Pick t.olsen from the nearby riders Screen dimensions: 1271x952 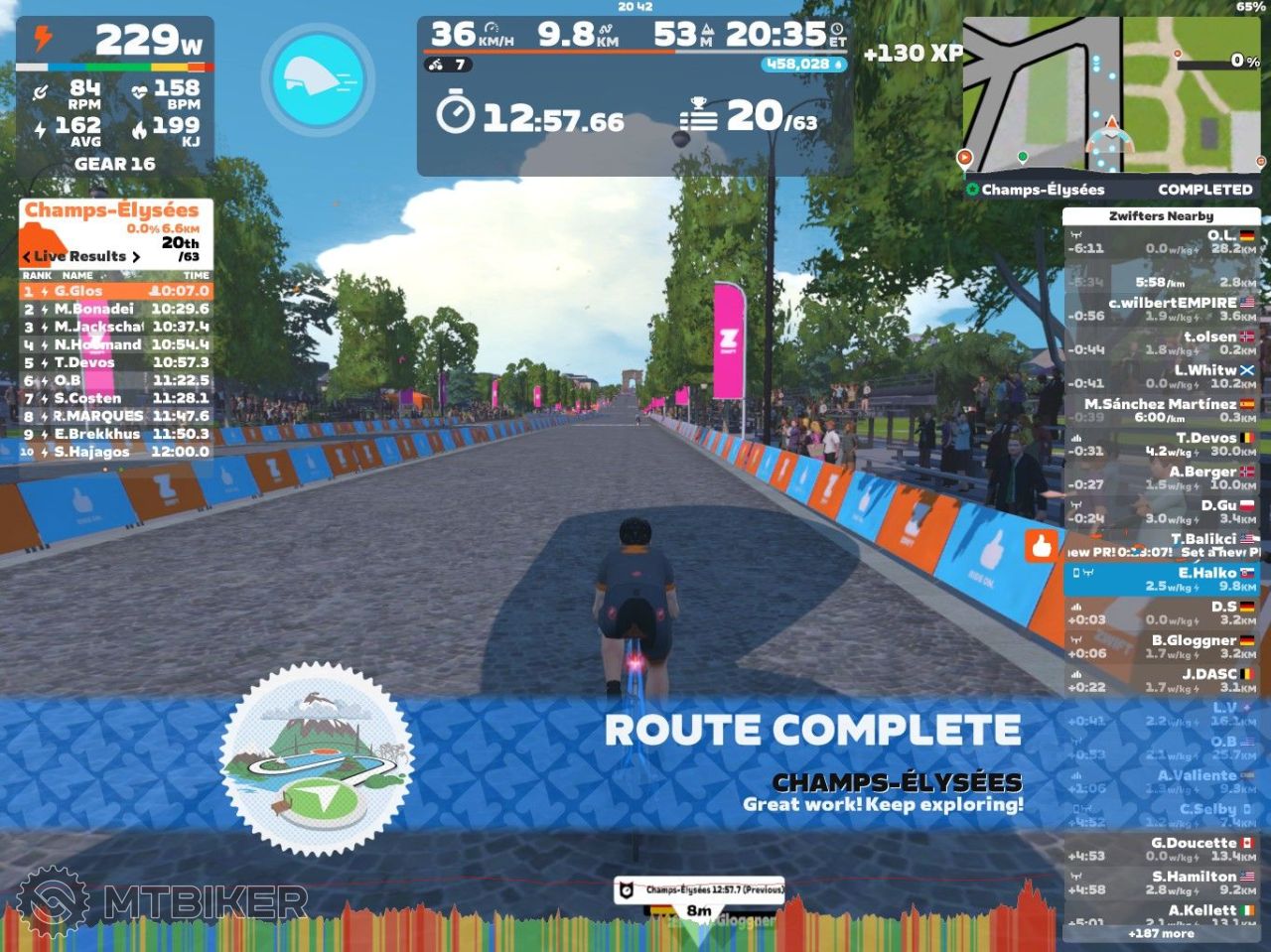pos(1162,342)
